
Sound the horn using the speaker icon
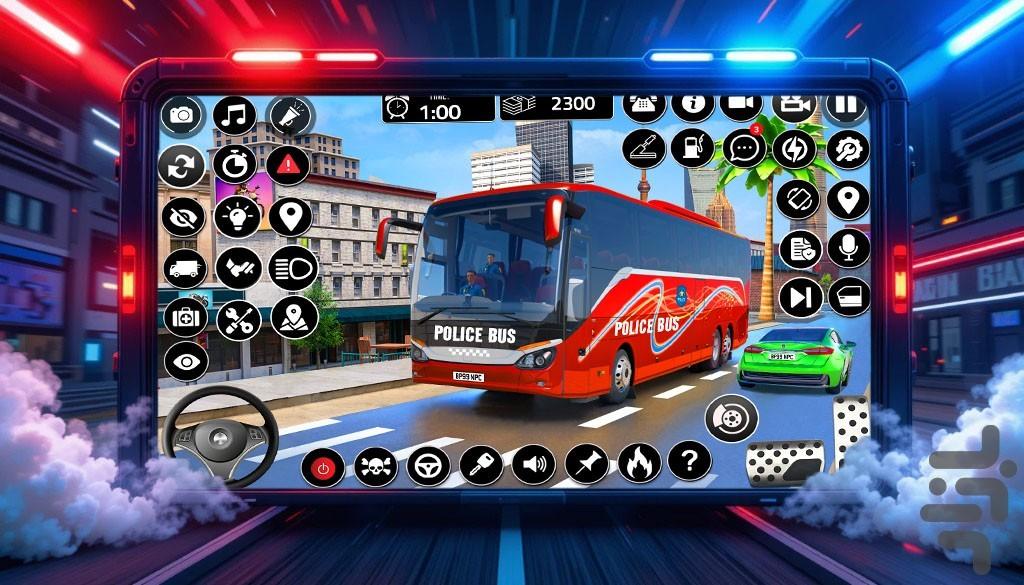coord(534,465)
